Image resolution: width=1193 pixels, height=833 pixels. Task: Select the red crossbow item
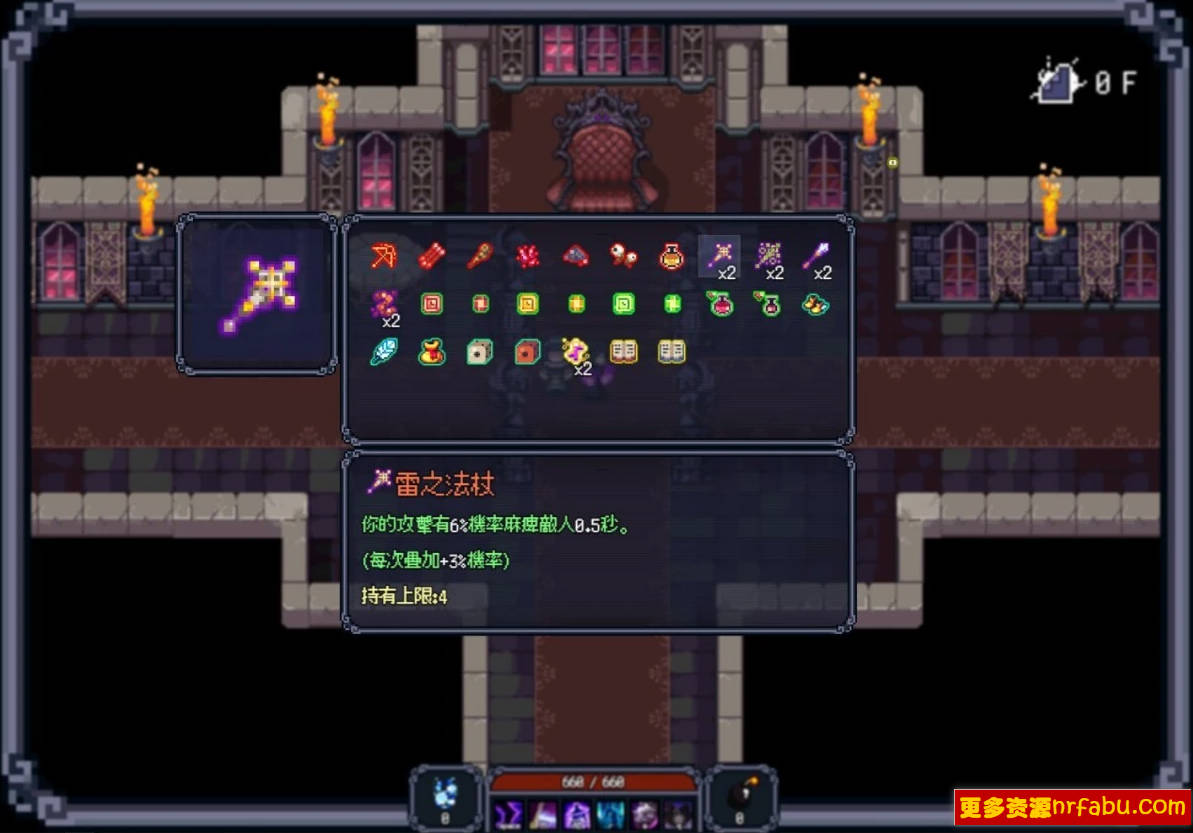coord(383,256)
